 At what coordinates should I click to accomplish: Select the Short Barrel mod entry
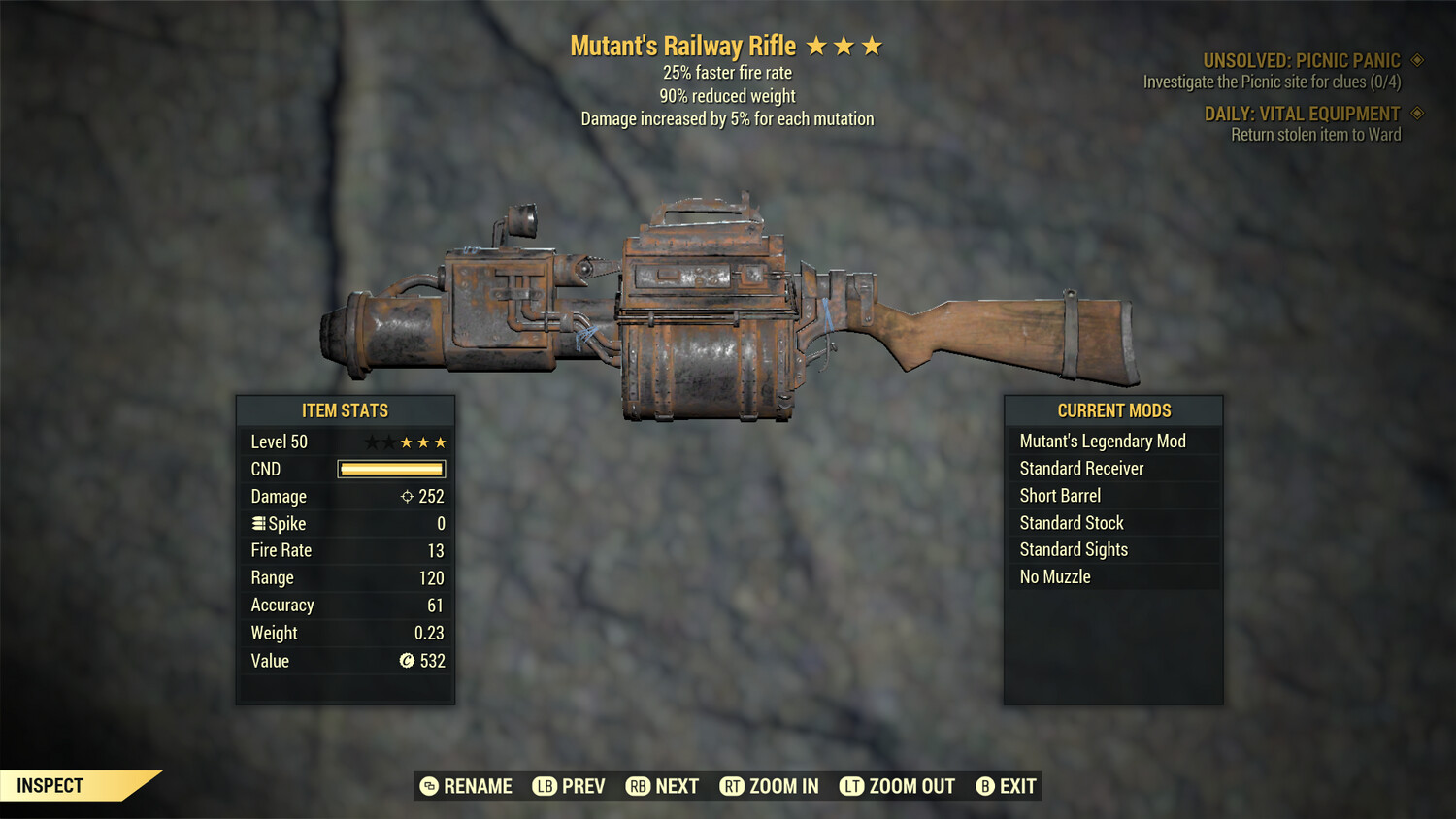pyautogui.click(x=1059, y=495)
